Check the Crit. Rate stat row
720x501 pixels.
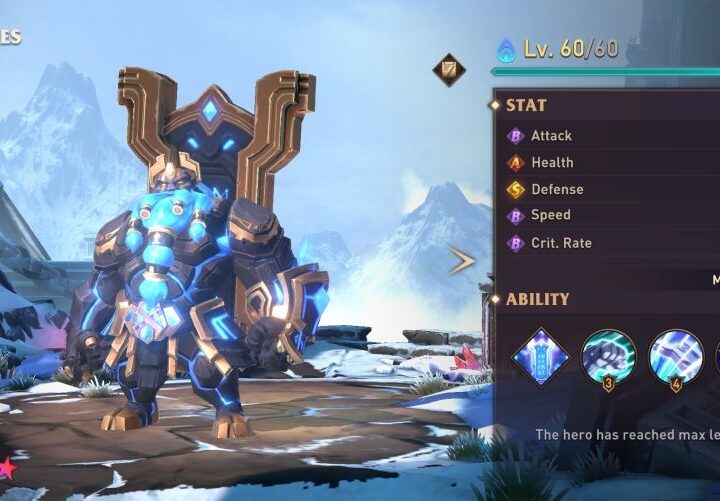point(561,243)
